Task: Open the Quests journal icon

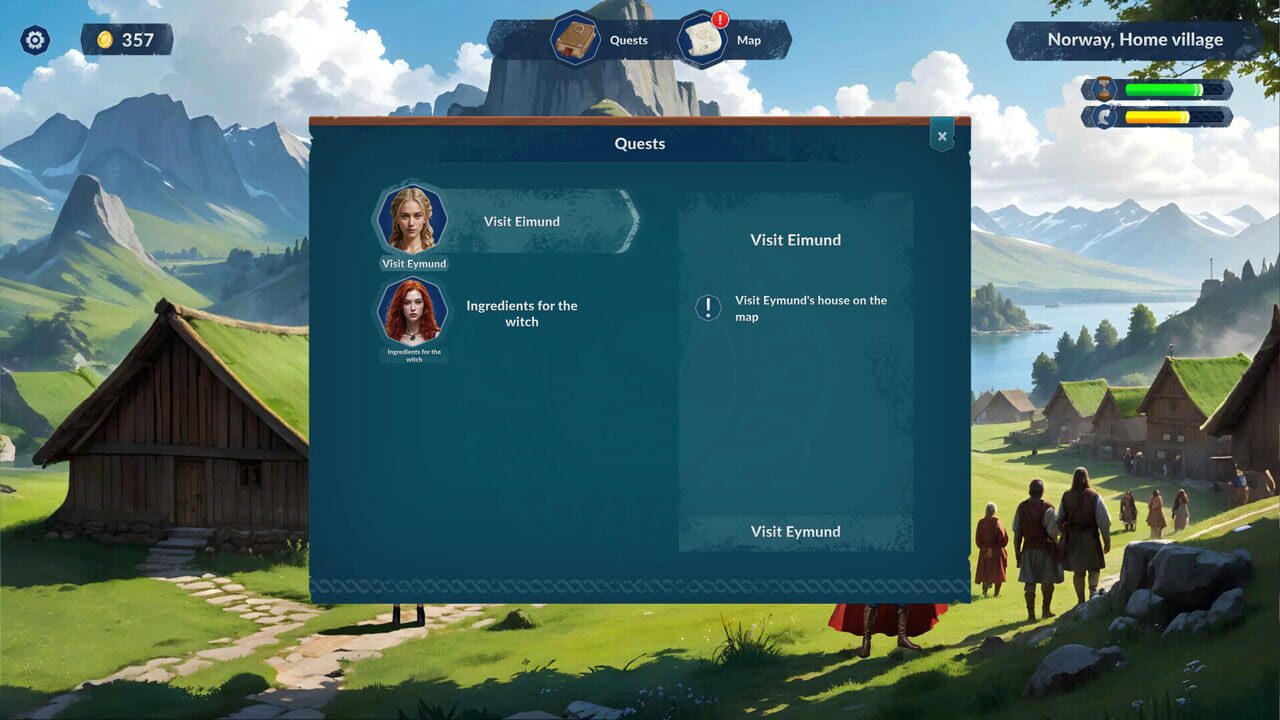Action: pos(575,40)
